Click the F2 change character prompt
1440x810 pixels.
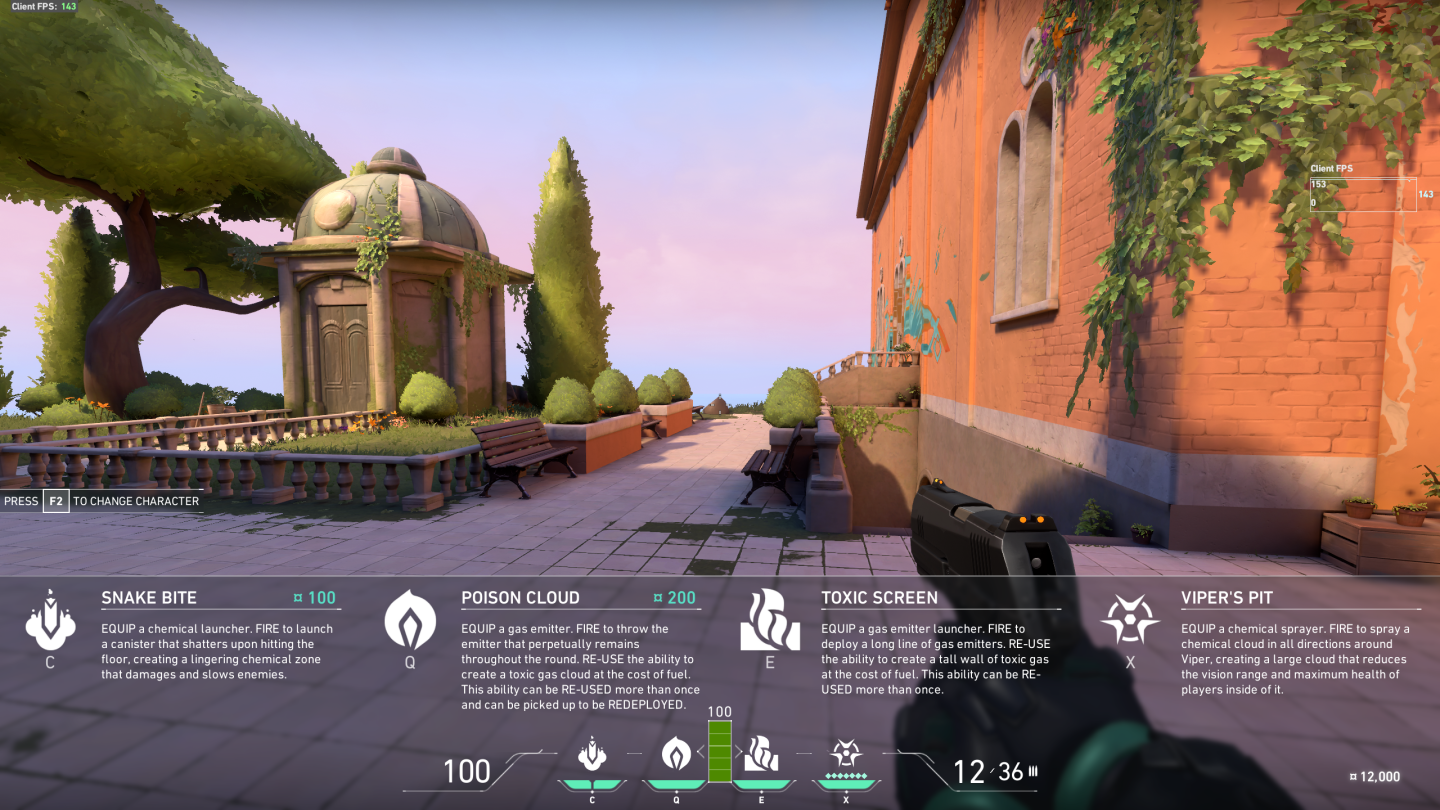click(x=54, y=501)
